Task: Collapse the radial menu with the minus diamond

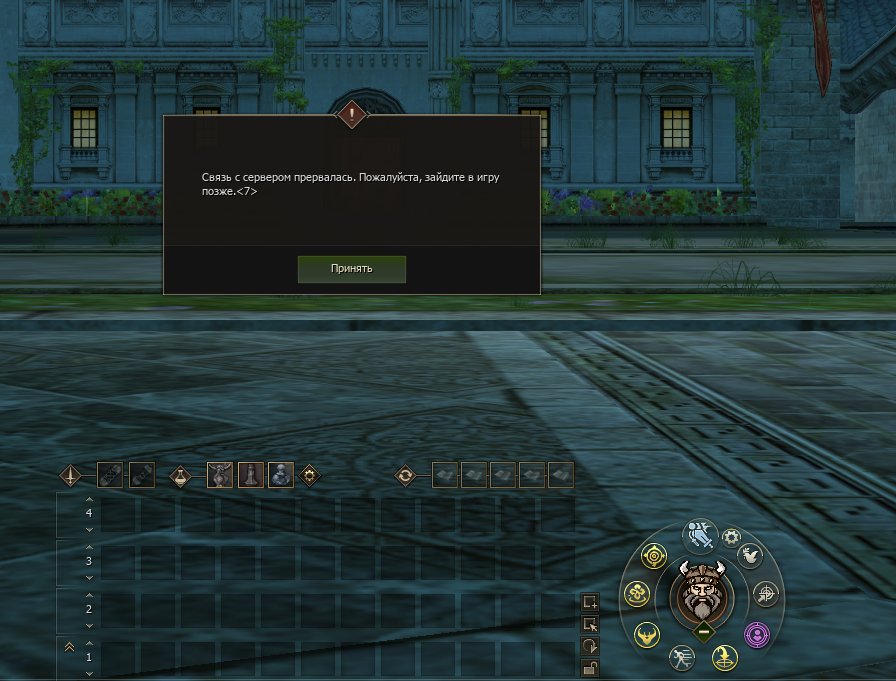Action: point(703,630)
